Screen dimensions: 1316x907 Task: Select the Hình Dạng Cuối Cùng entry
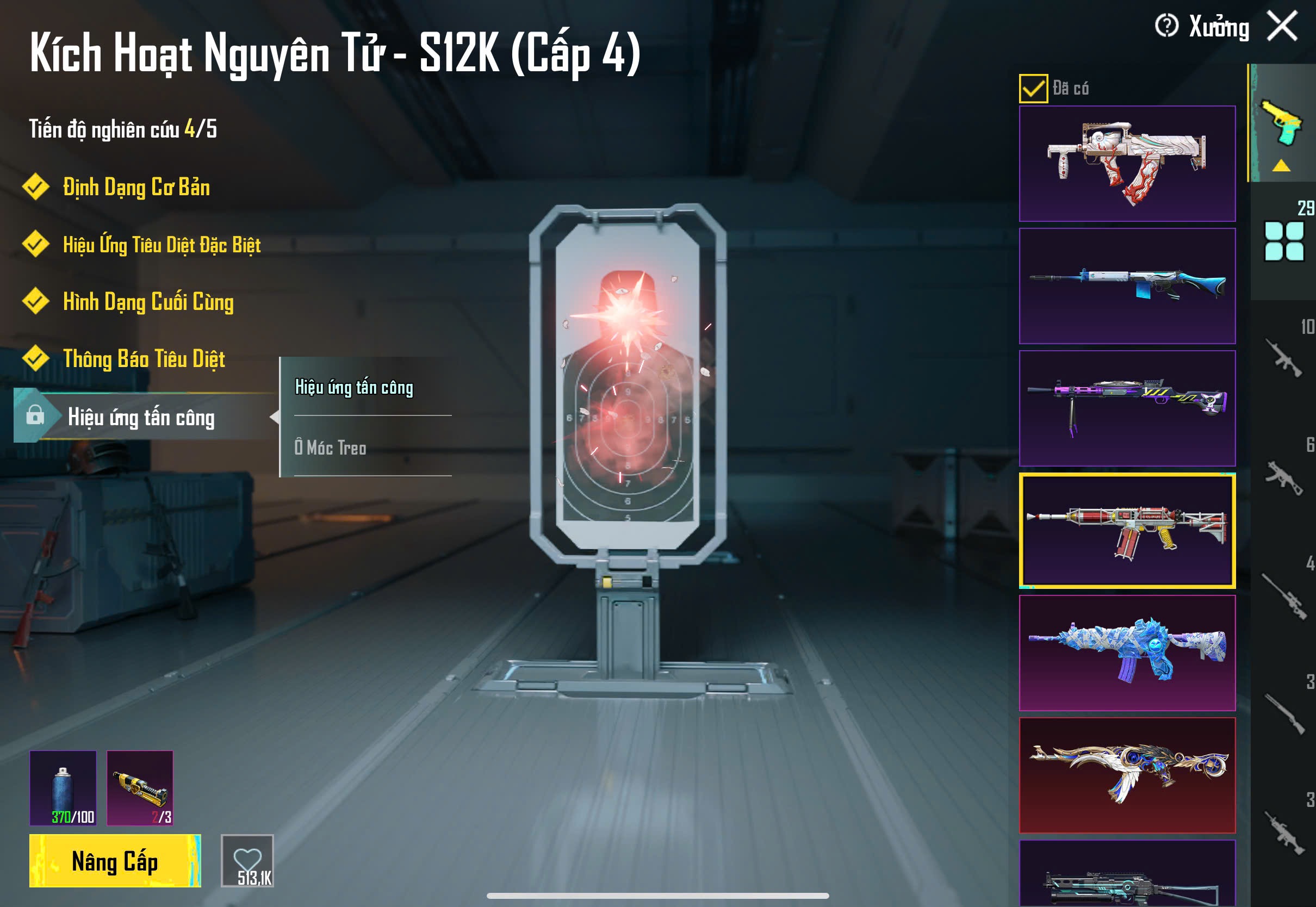pos(148,302)
